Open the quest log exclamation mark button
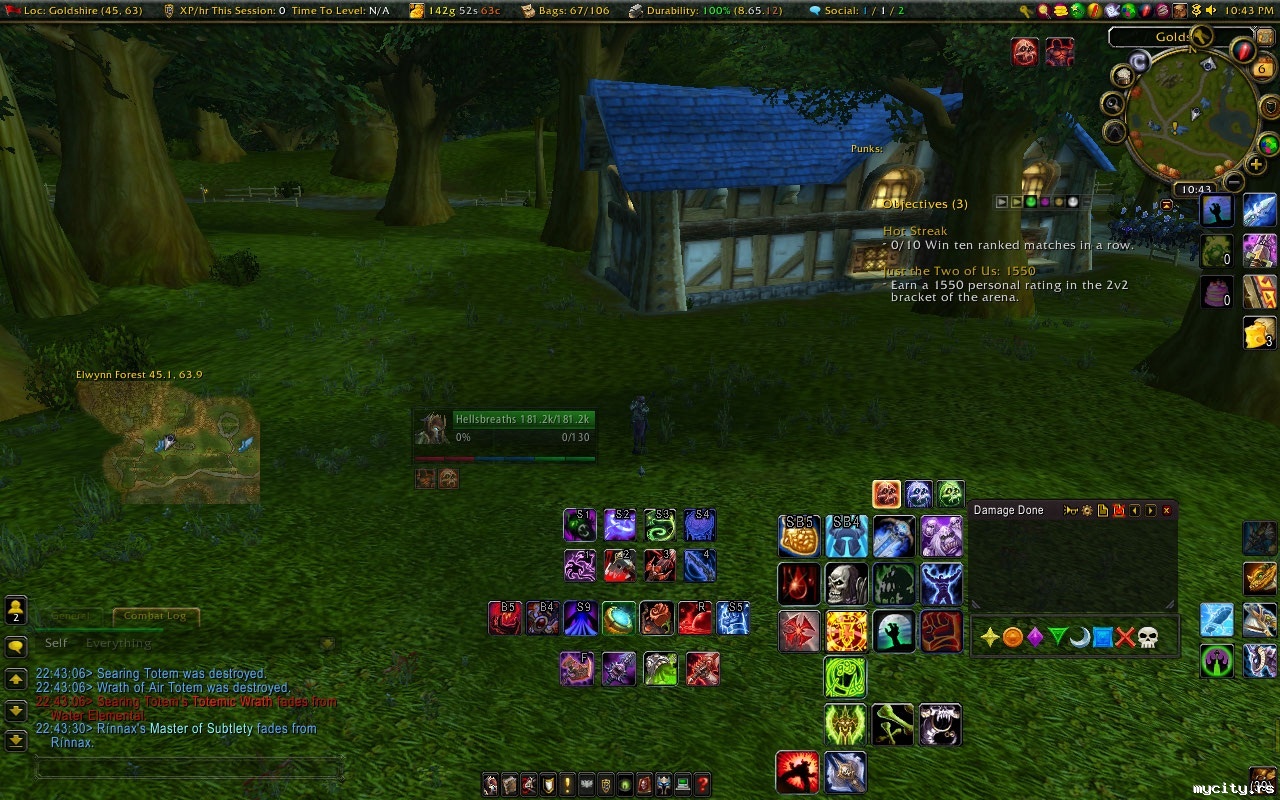1280x800 pixels. click(567, 785)
